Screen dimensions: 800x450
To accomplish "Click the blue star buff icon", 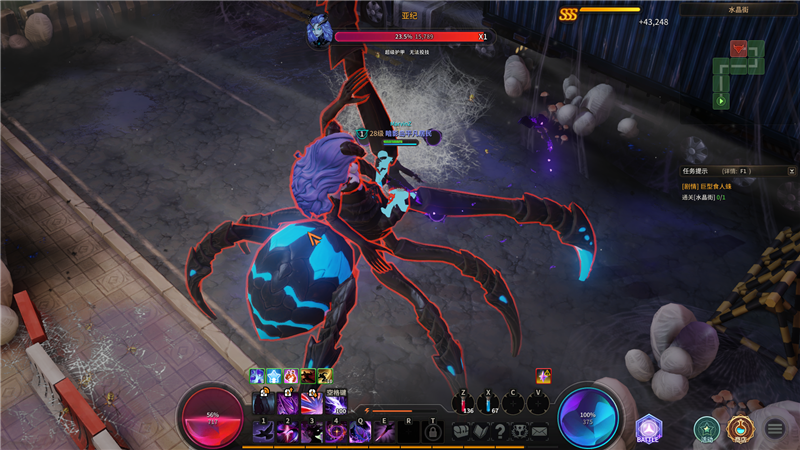I will (x=274, y=376).
